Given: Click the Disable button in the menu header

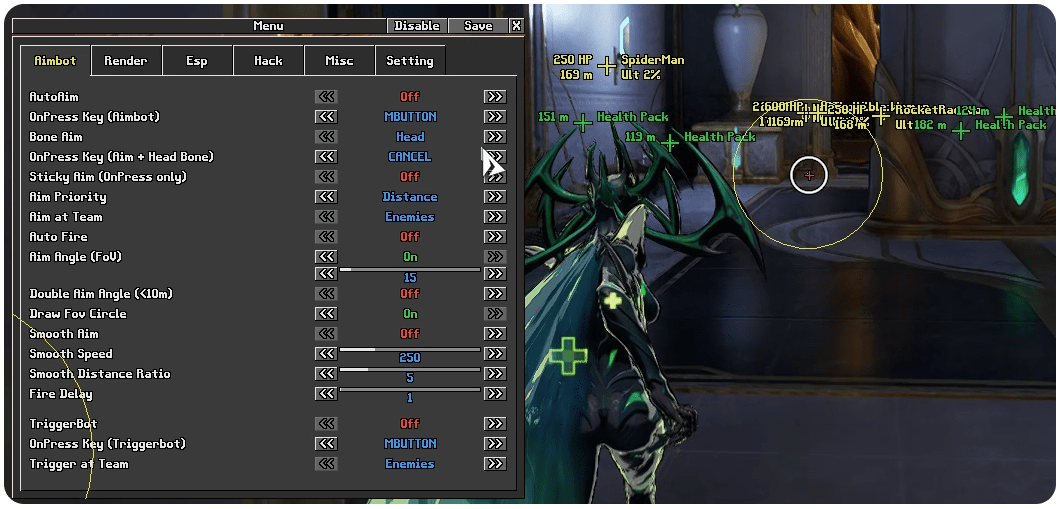Looking at the screenshot, I should [x=417, y=26].
